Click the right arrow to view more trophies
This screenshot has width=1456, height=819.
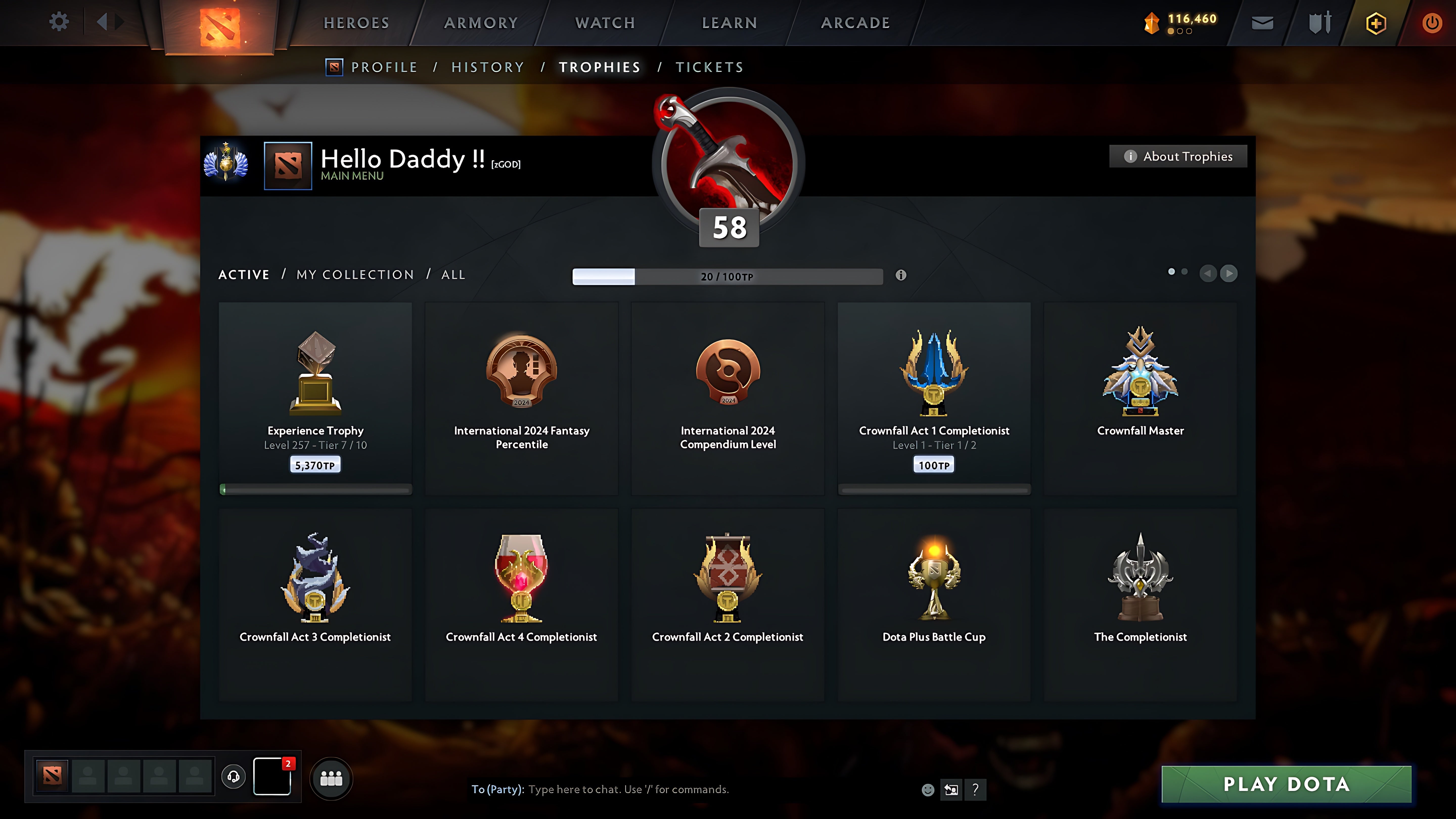coord(1229,274)
